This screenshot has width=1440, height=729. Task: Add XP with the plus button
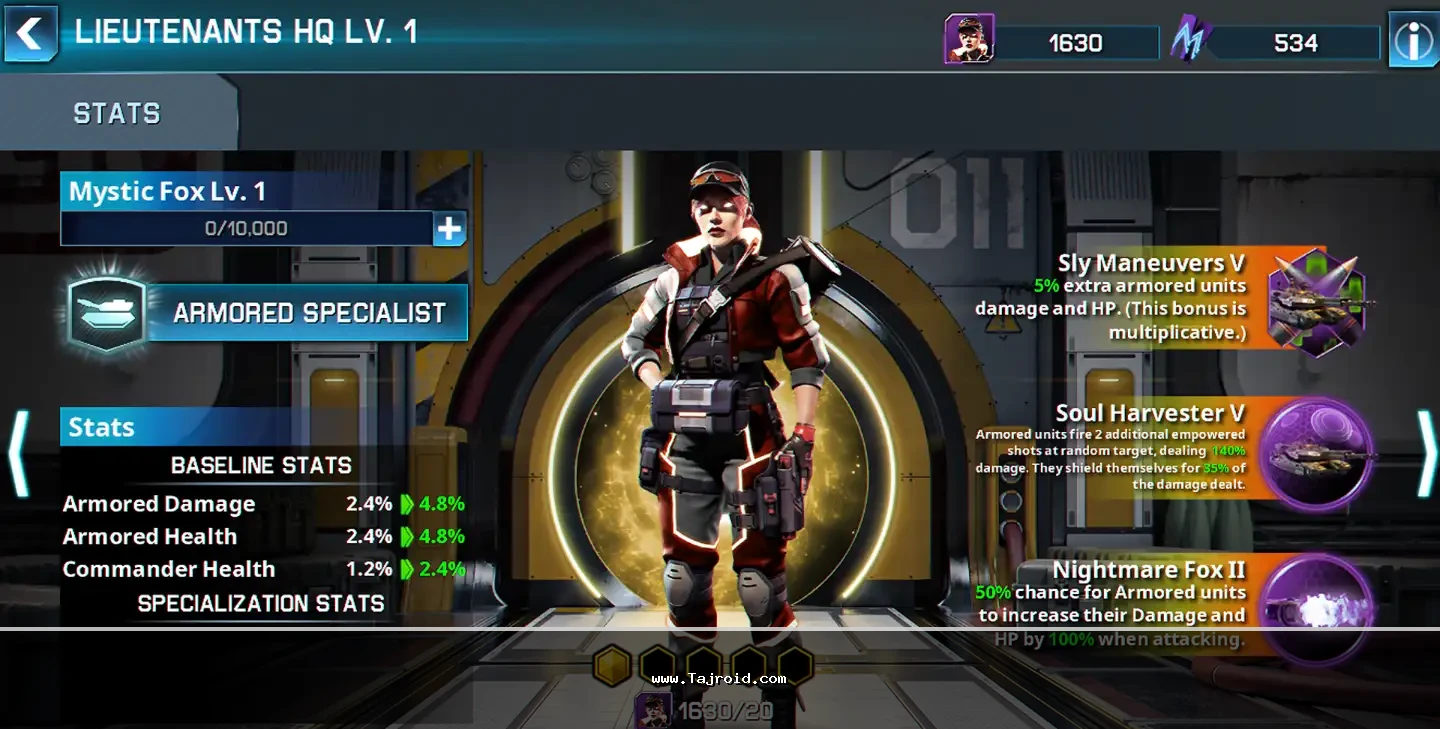449,229
